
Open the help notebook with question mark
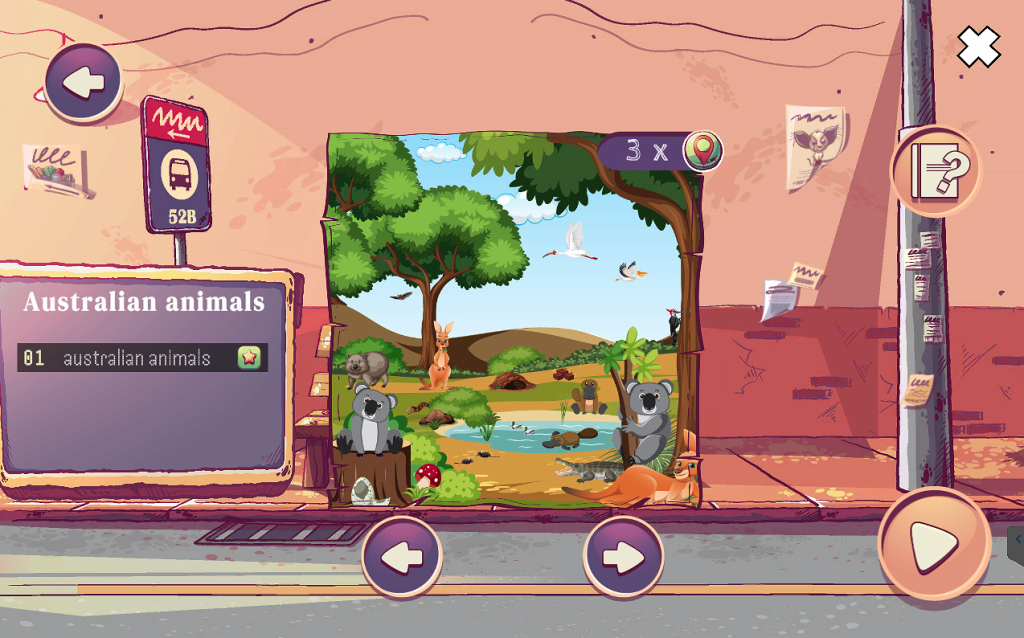pos(936,171)
